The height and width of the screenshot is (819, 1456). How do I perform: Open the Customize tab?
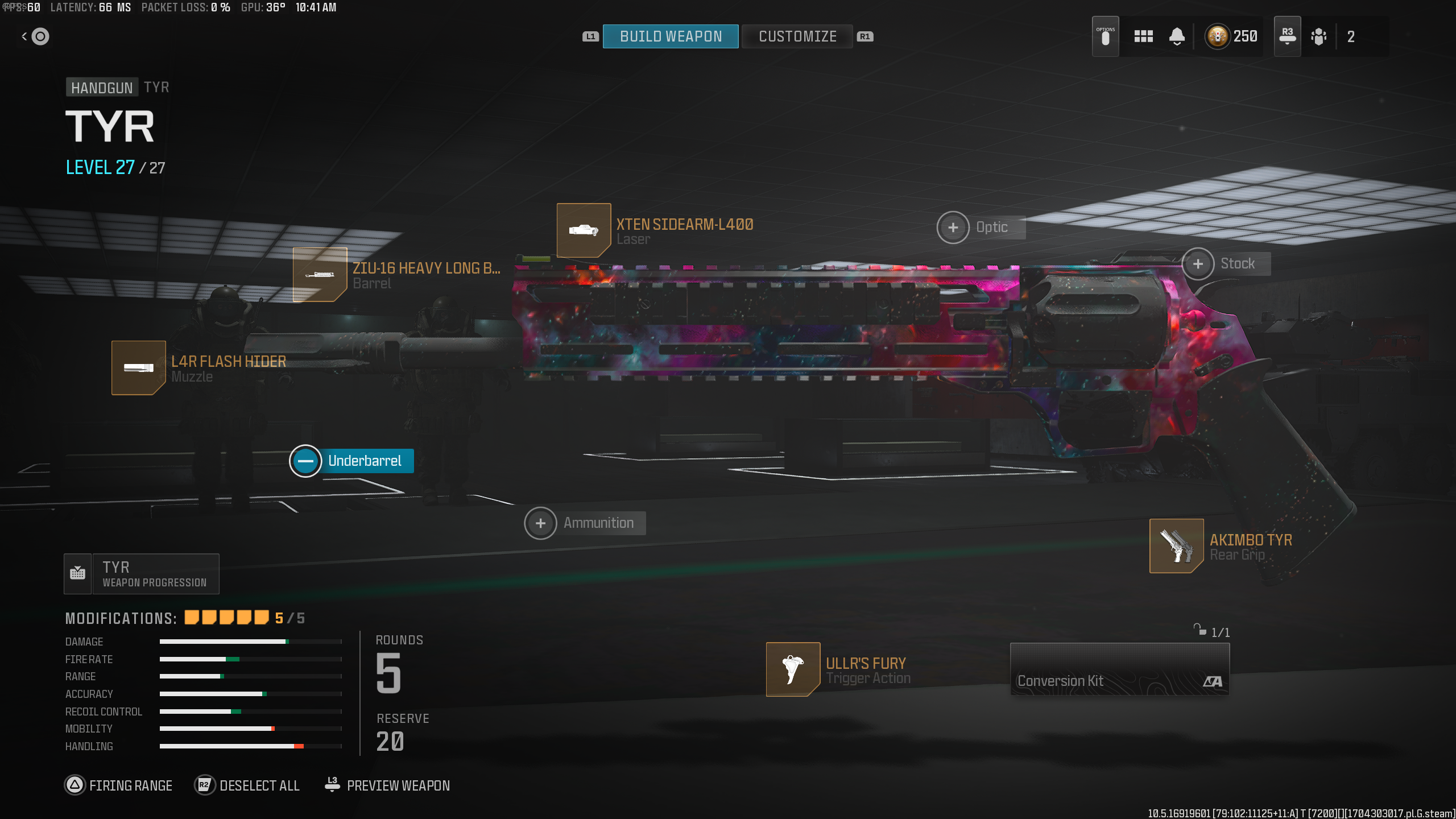click(797, 36)
